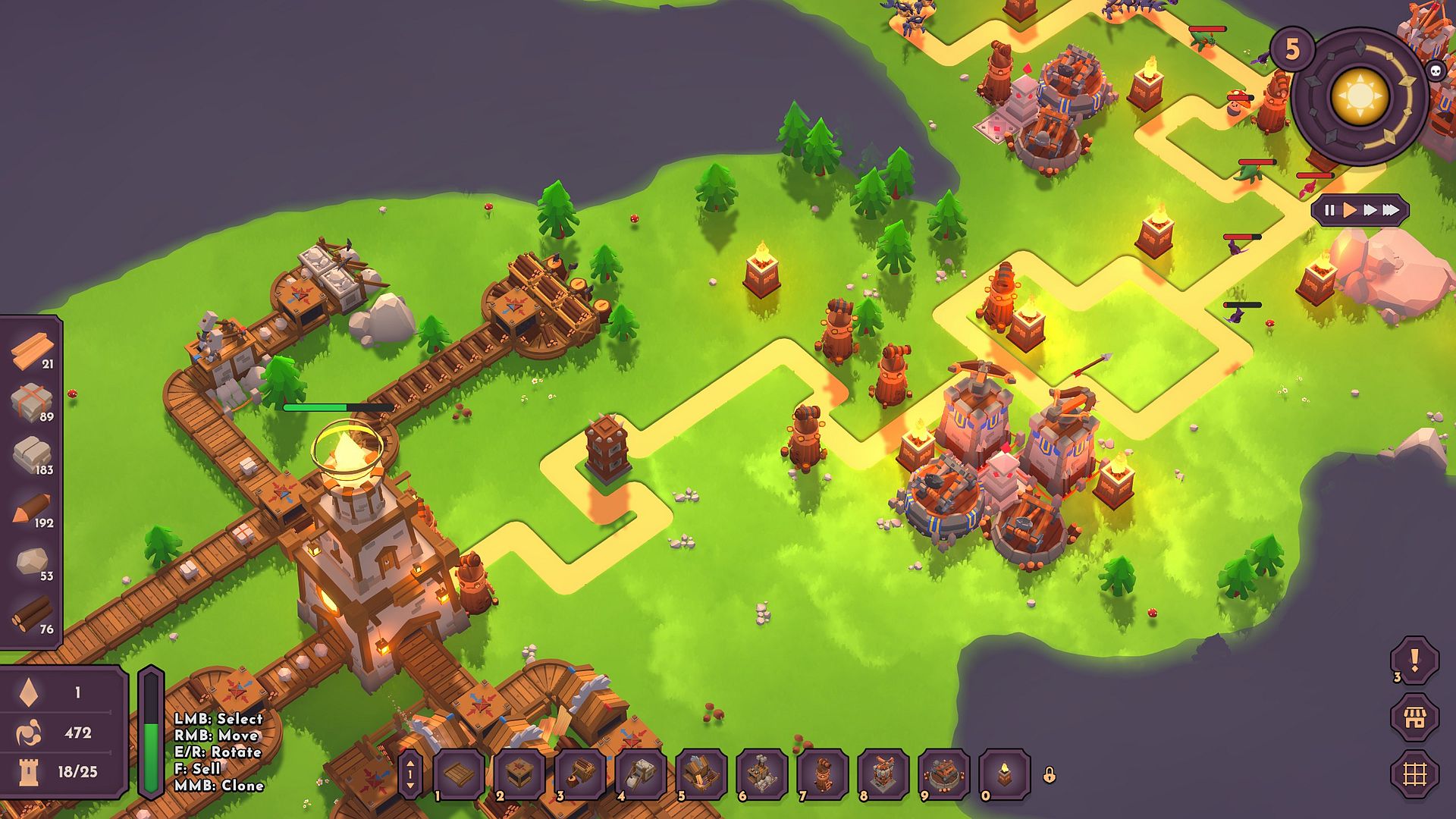This screenshot has width=1456, height=819.
Task: Select the workshop building in slot 5
Action: [701, 774]
